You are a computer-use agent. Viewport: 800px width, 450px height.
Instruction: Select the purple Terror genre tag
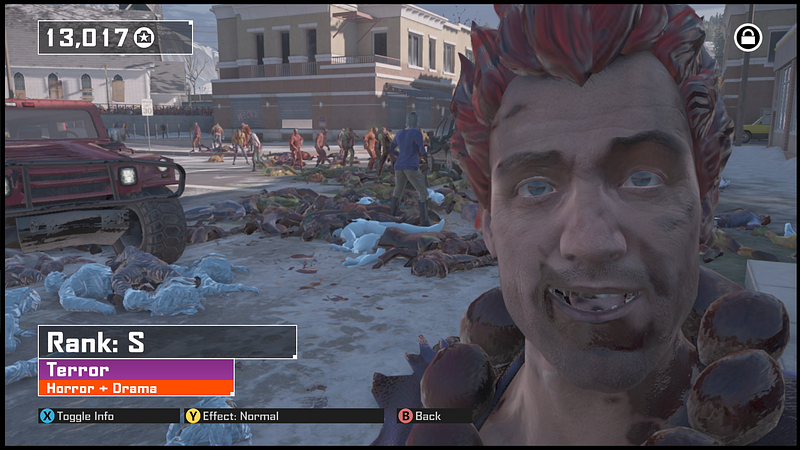pos(136,370)
